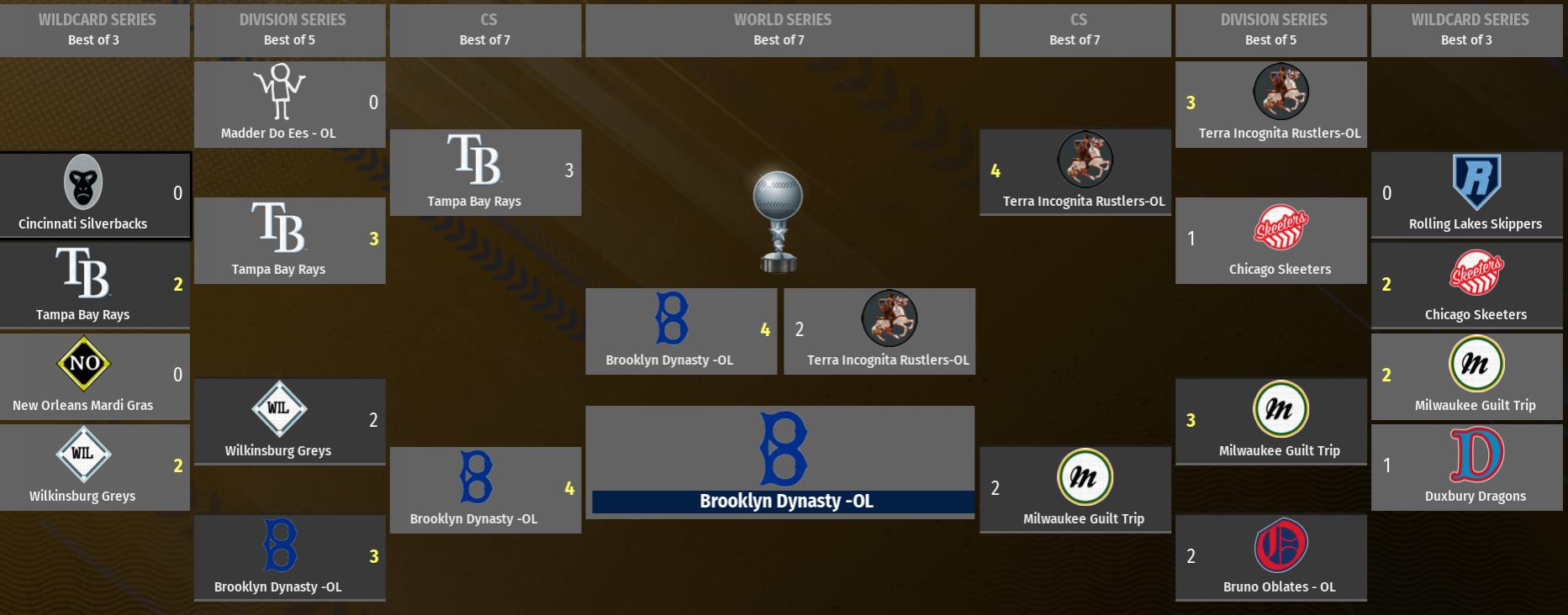Click the Brooklyn Dynasty -OL champion banner
This screenshot has width=1568, height=615.
[x=782, y=502]
